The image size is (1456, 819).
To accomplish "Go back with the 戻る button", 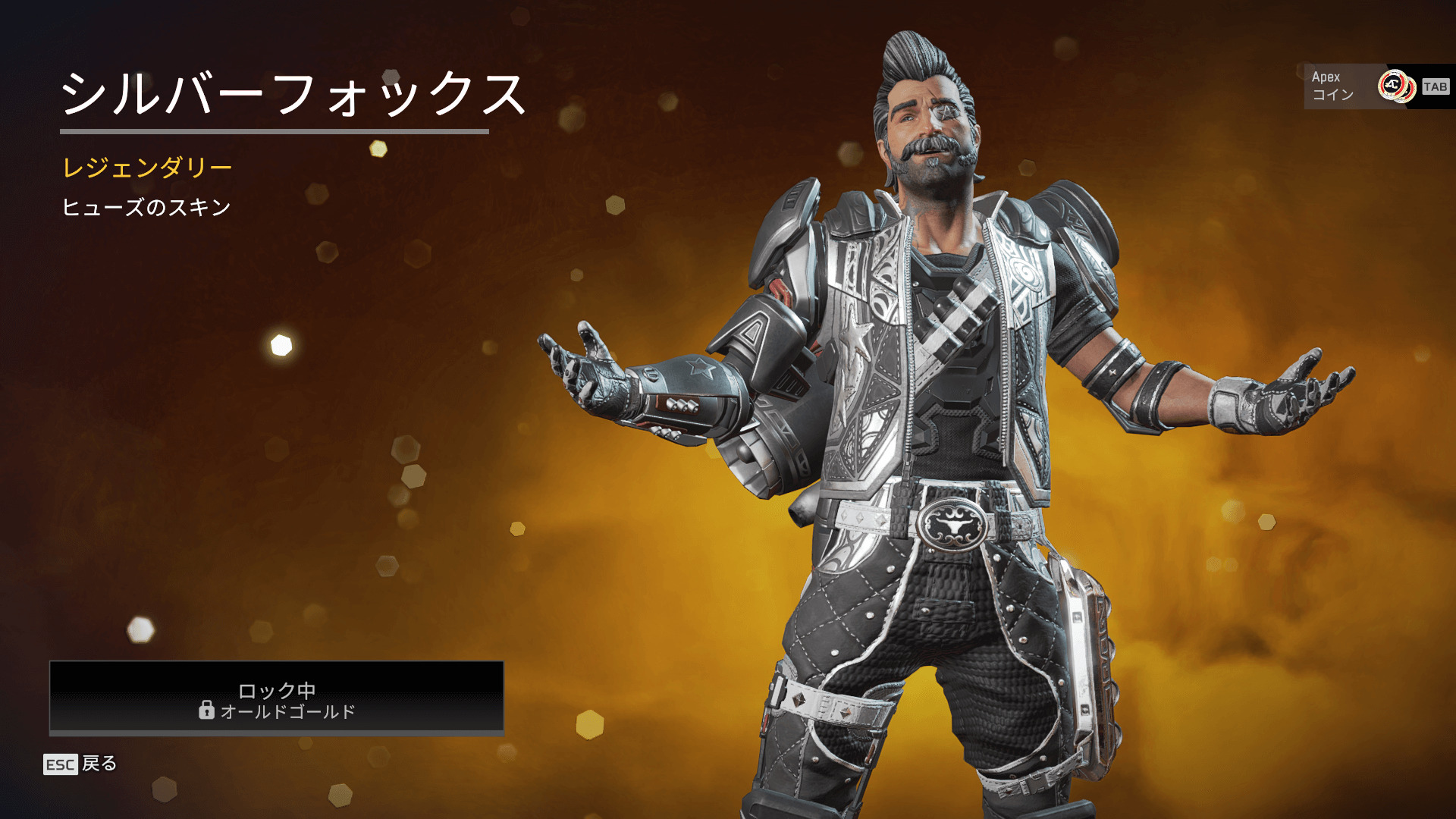I will pos(81,764).
